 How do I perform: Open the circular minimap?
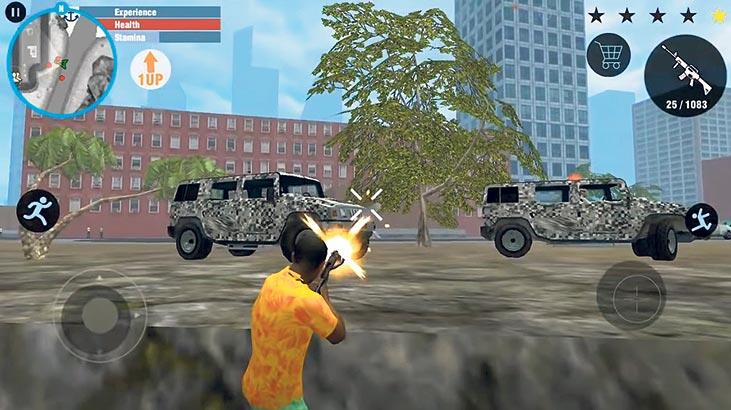coord(48,64)
